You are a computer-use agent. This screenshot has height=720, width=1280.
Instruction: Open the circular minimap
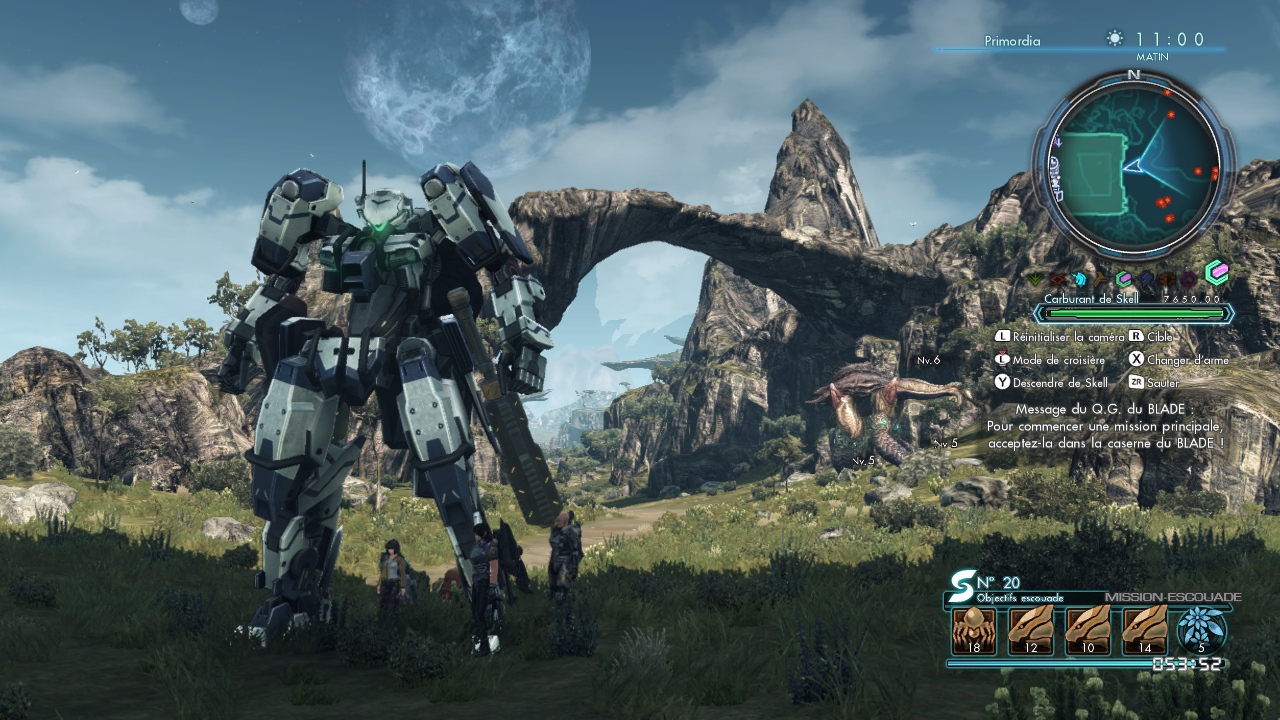(1134, 166)
